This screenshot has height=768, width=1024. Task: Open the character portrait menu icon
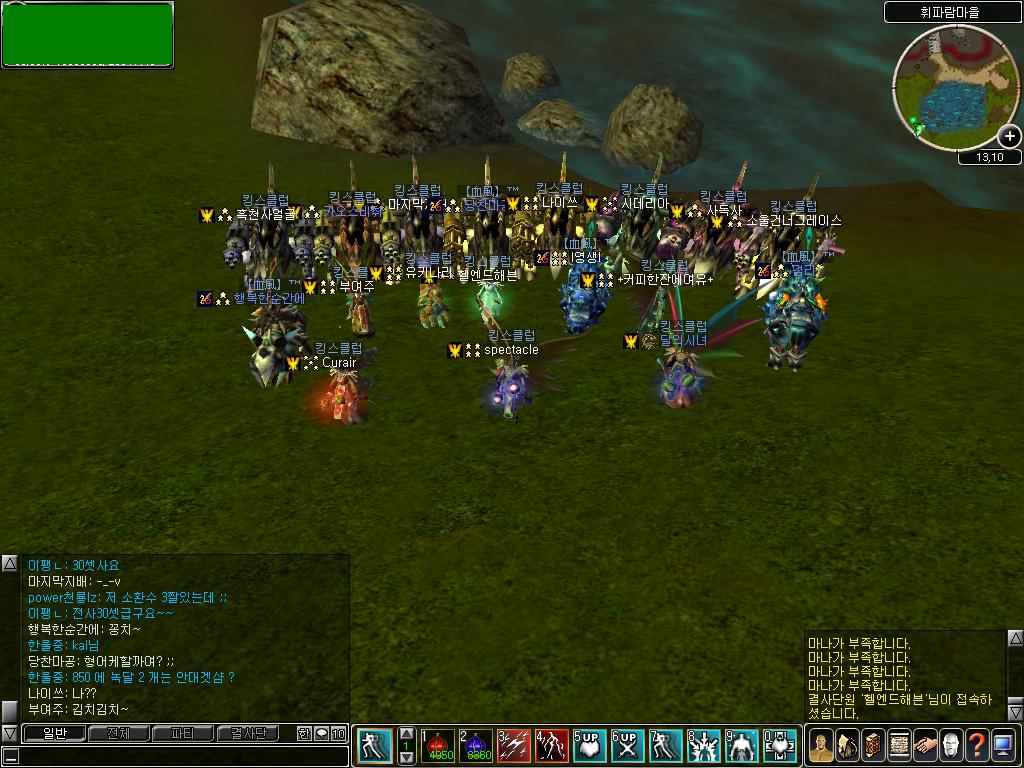click(821, 745)
